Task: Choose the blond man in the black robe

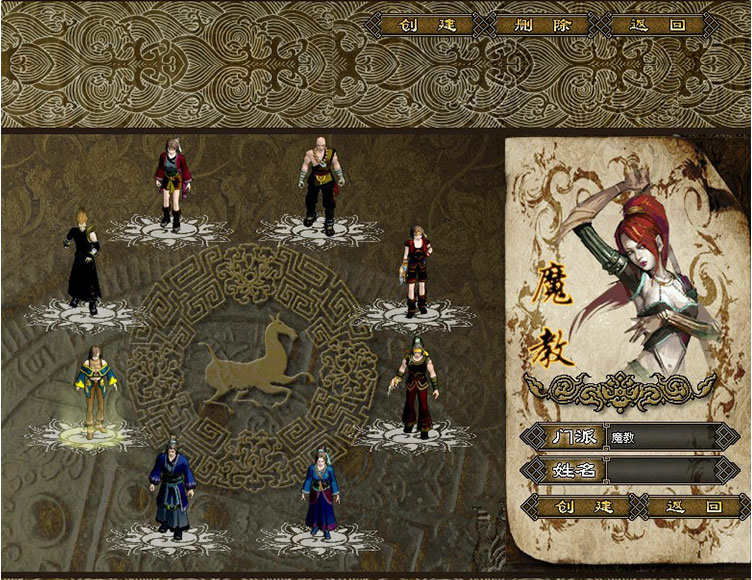Action: pyautogui.click(x=83, y=260)
